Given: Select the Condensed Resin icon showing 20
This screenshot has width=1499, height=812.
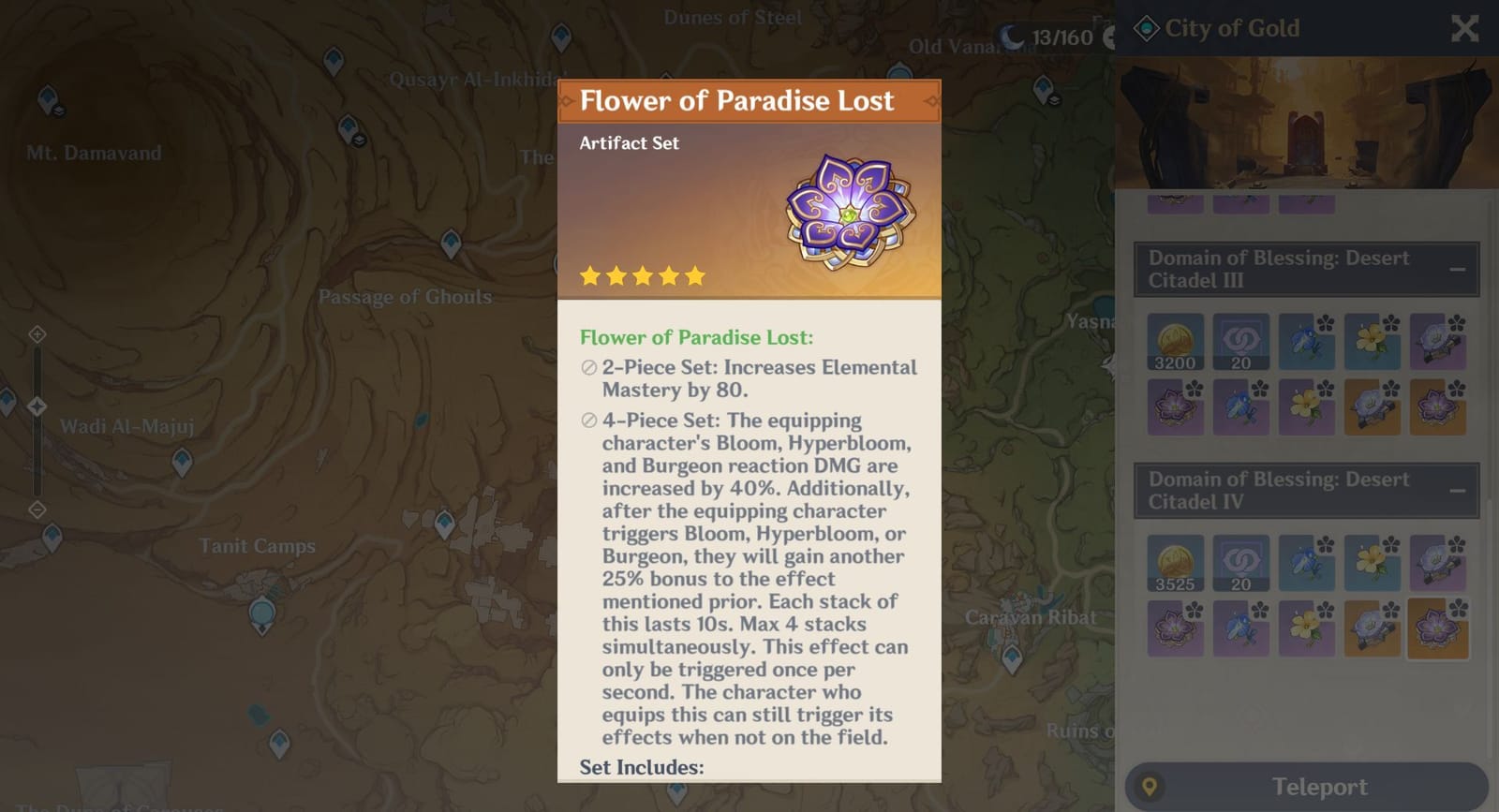Looking at the screenshot, I should click(1240, 342).
